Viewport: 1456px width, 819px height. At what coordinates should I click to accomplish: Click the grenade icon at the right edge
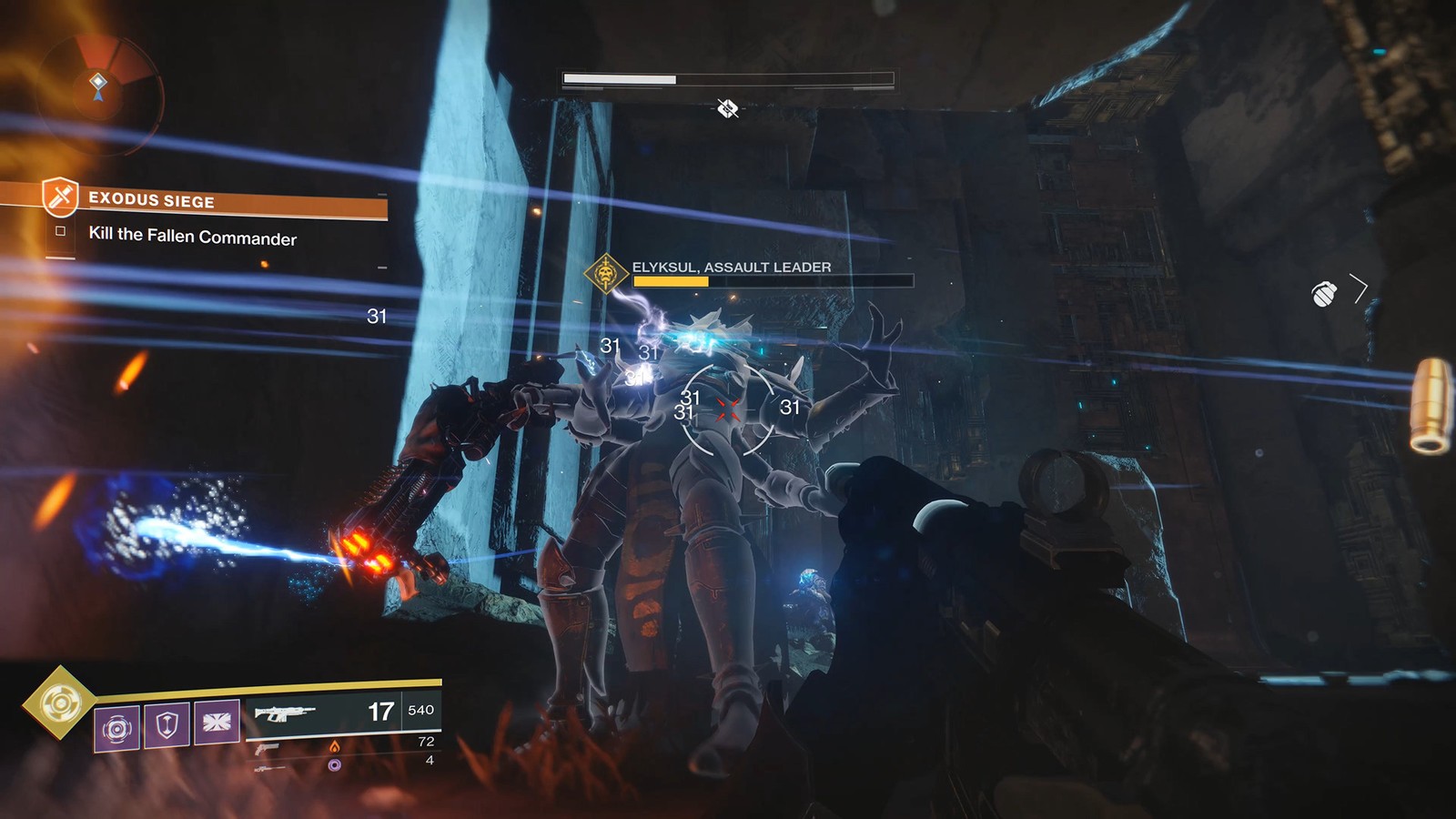coord(1324,294)
